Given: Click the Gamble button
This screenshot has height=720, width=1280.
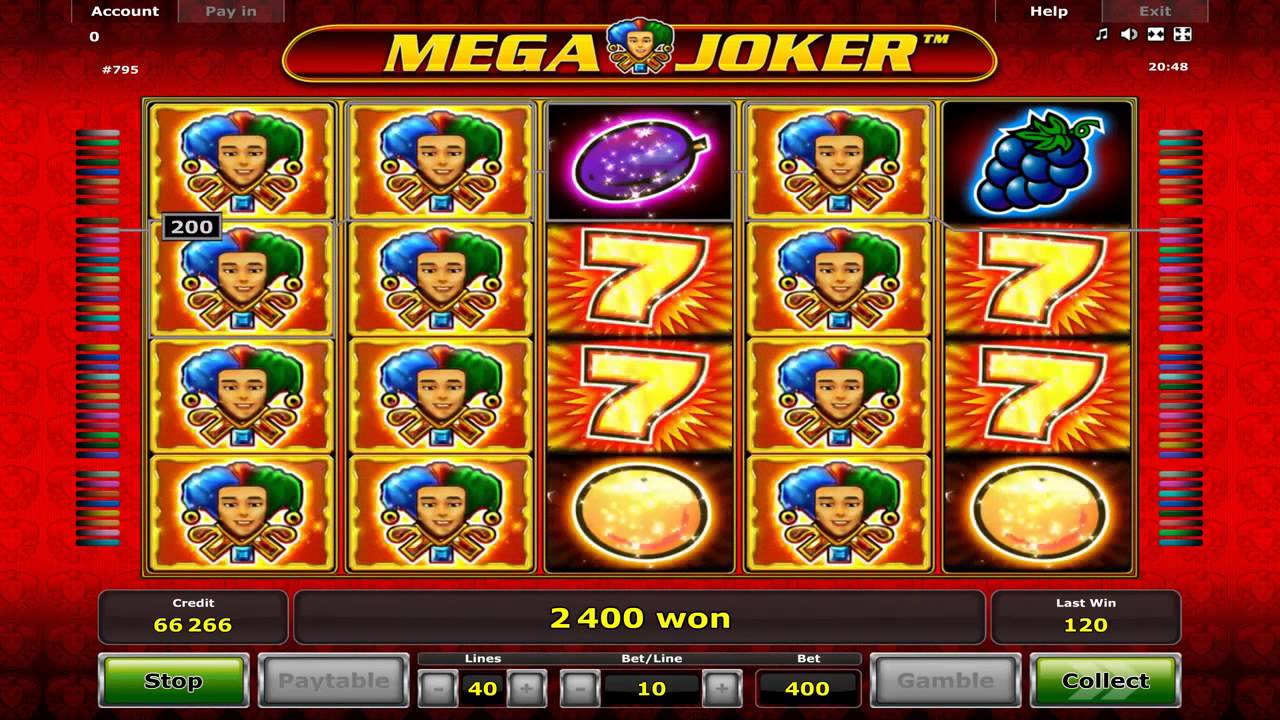Looking at the screenshot, I should coord(945,681).
